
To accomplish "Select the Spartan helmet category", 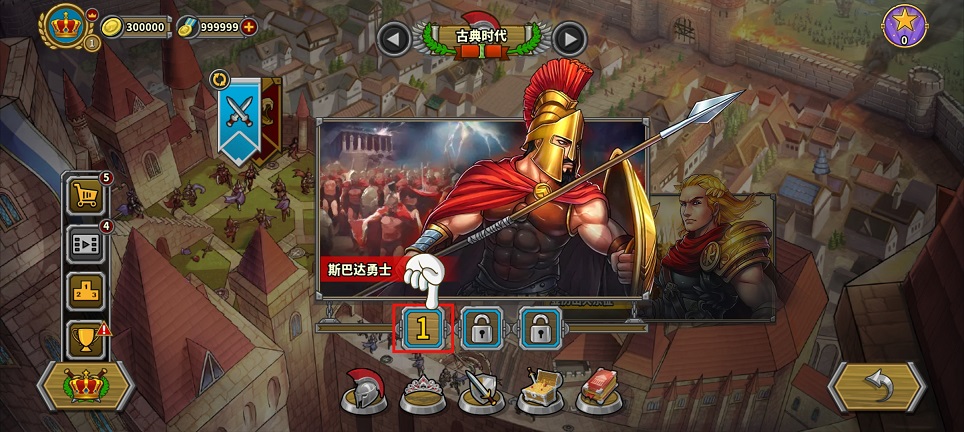I will (x=362, y=391).
